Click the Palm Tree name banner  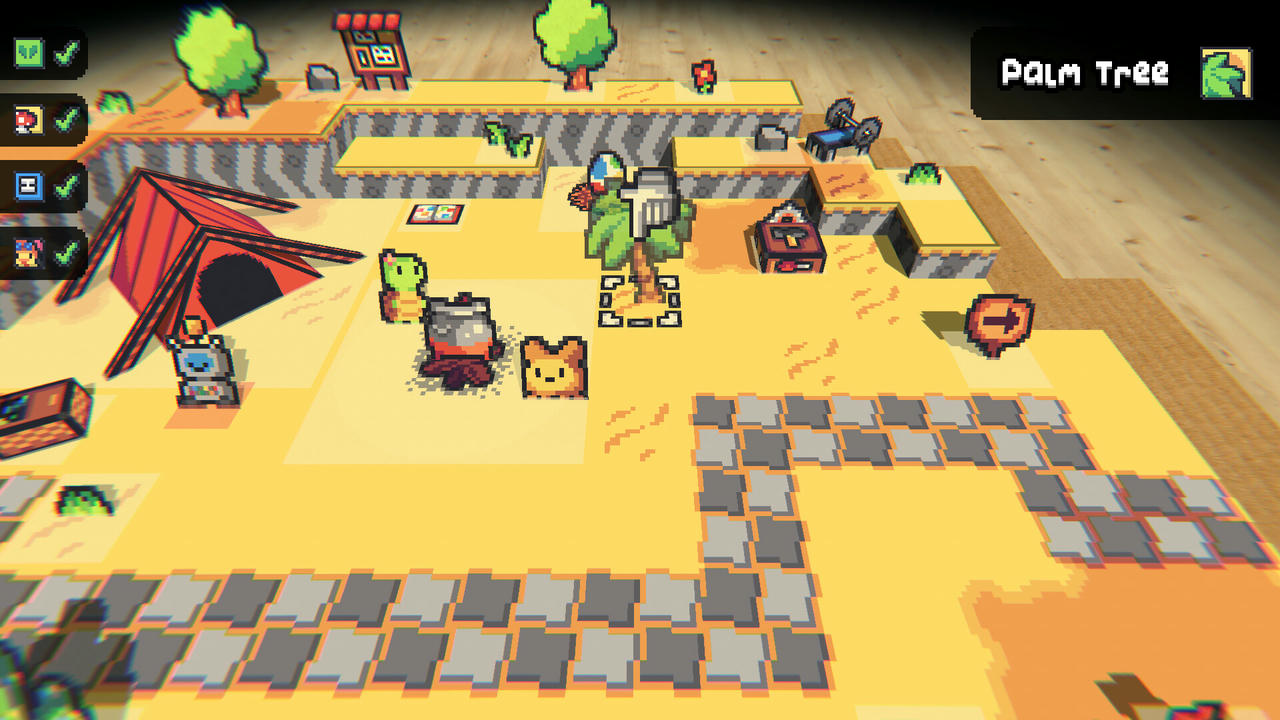point(1085,72)
